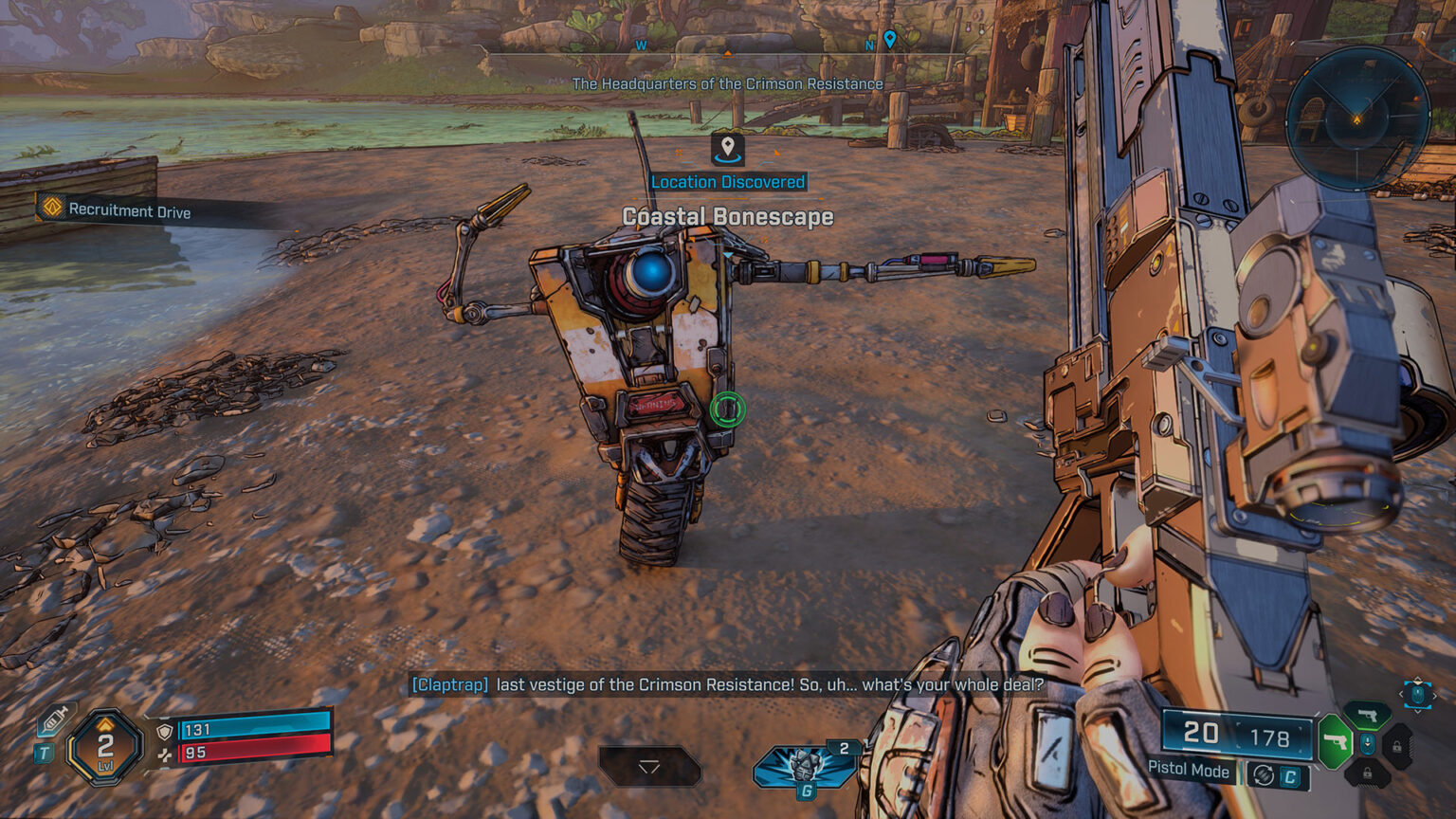Toggle the mouse-scroll weapon swap indicator
The height and width of the screenshot is (819, 1456).
[x=1368, y=744]
